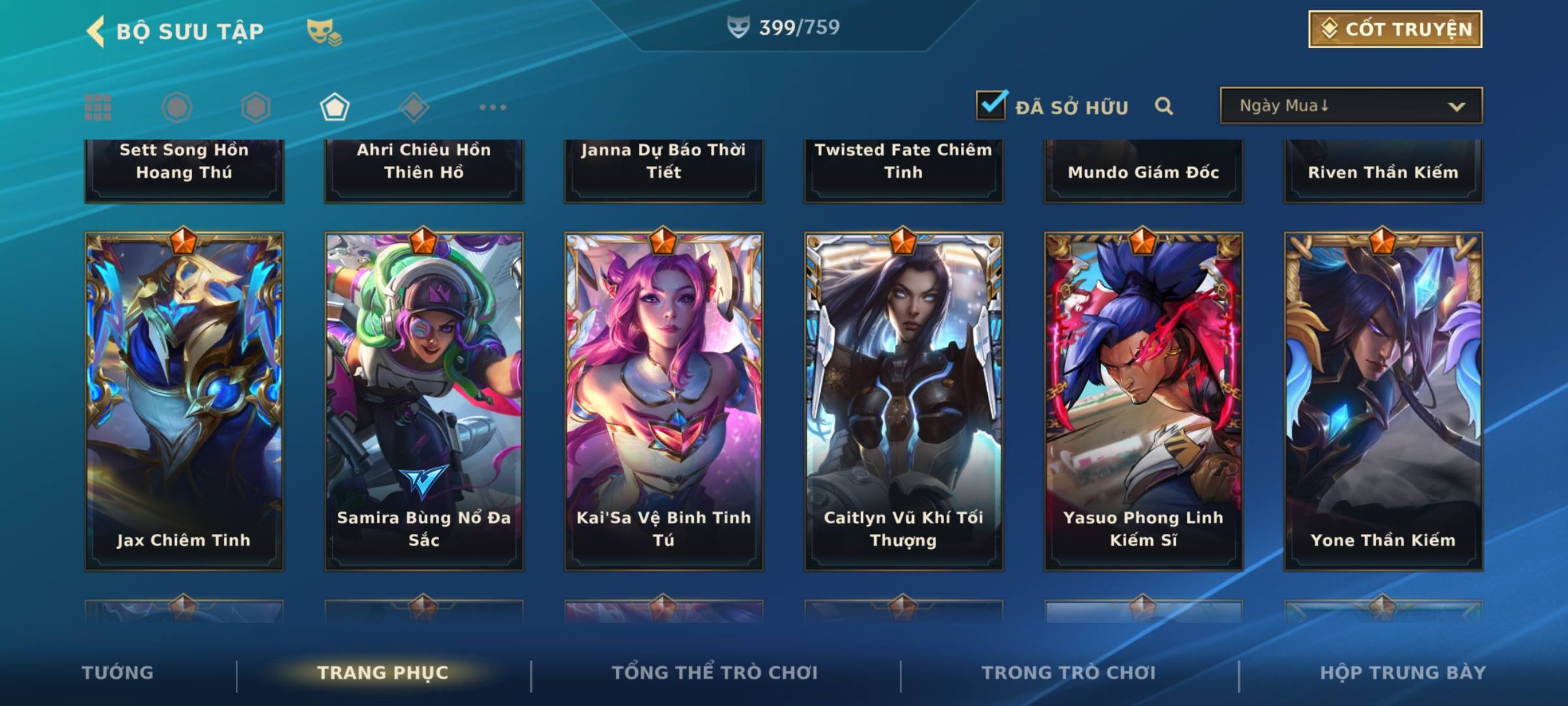Toggle the Đã Sở Hữu checkbox
1568x706 pixels.
991,105
